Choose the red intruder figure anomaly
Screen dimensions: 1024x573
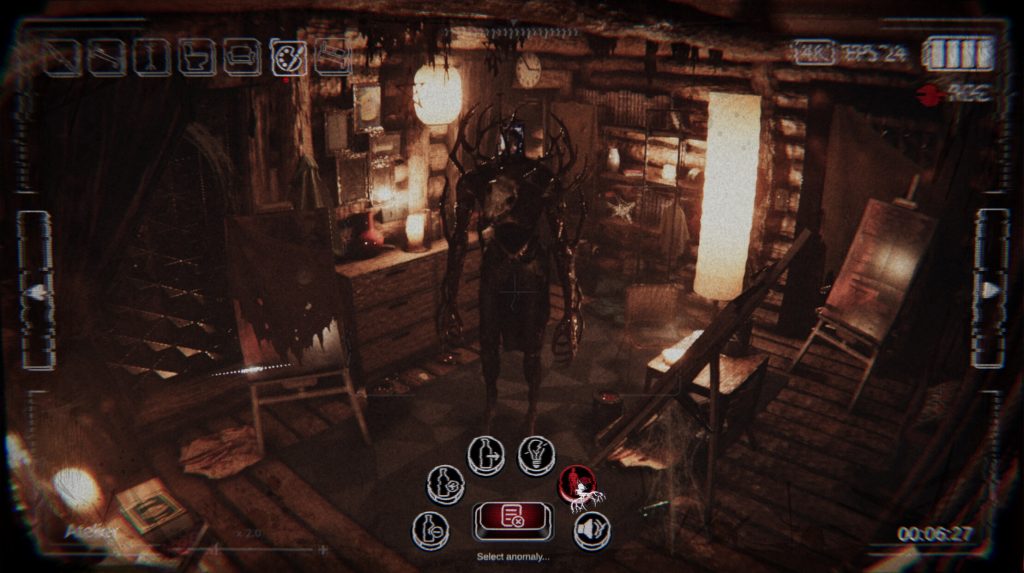576,485
